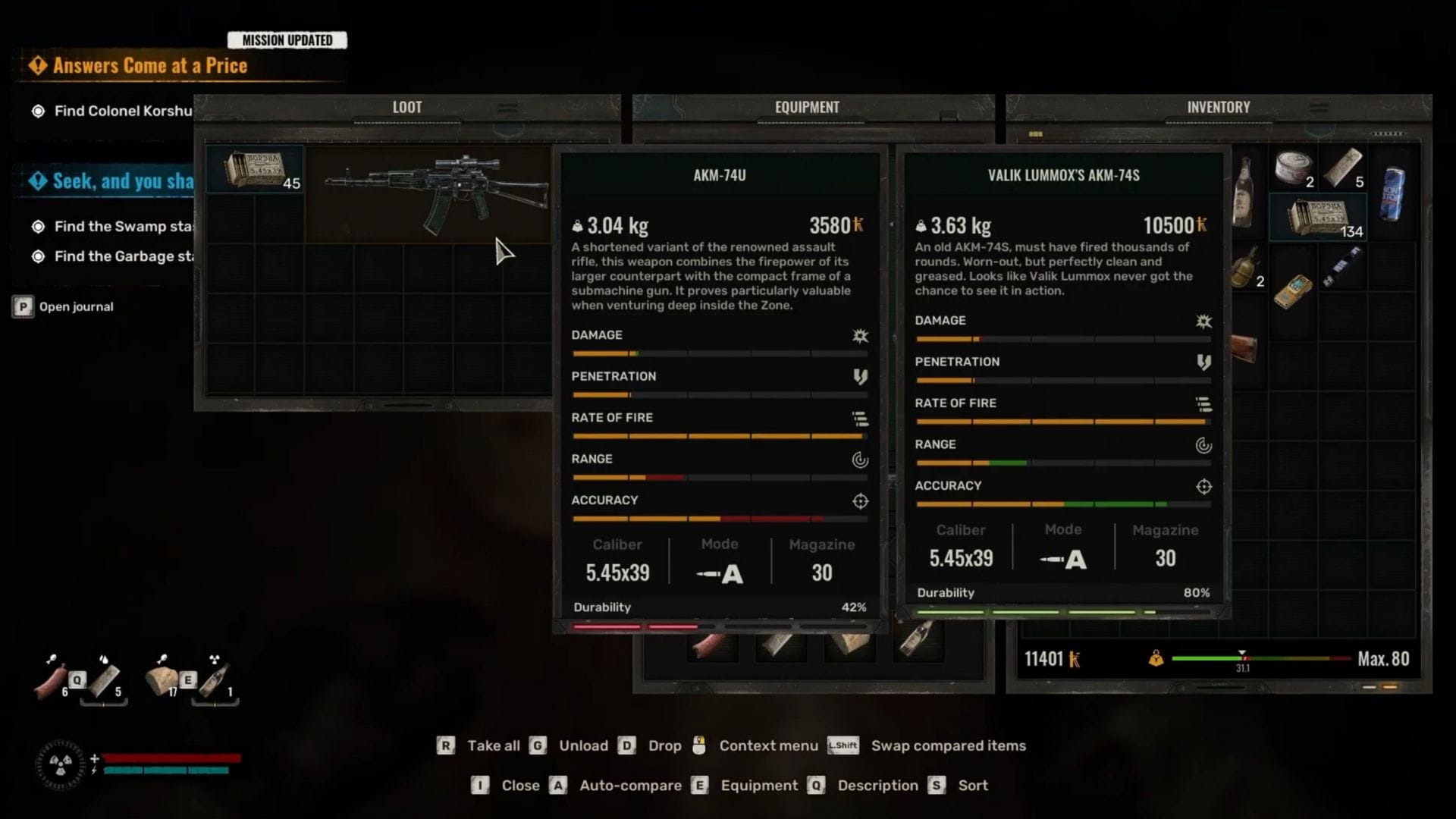Open journal via the P option

tap(23, 306)
